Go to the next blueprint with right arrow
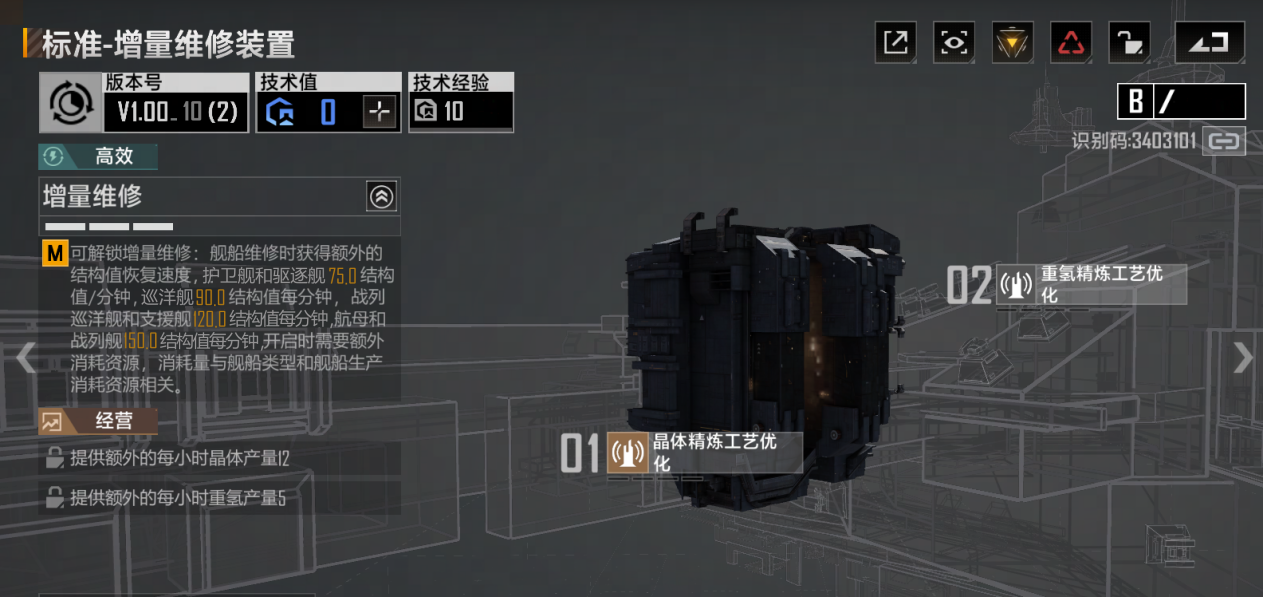 pyautogui.click(x=1242, y=357)
